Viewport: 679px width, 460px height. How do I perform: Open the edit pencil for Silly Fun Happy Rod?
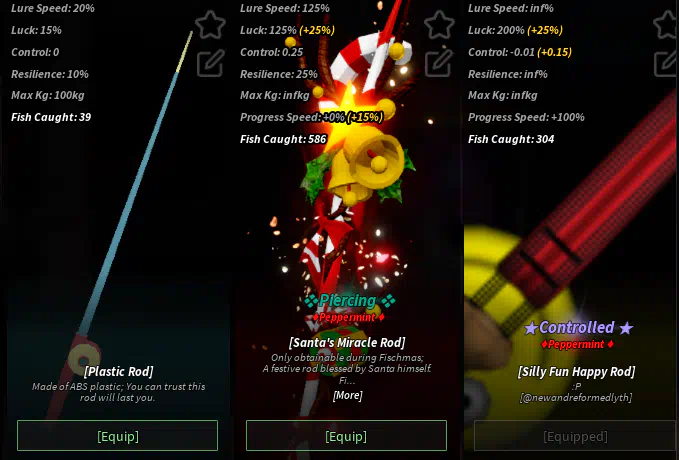tap(668, 63)
